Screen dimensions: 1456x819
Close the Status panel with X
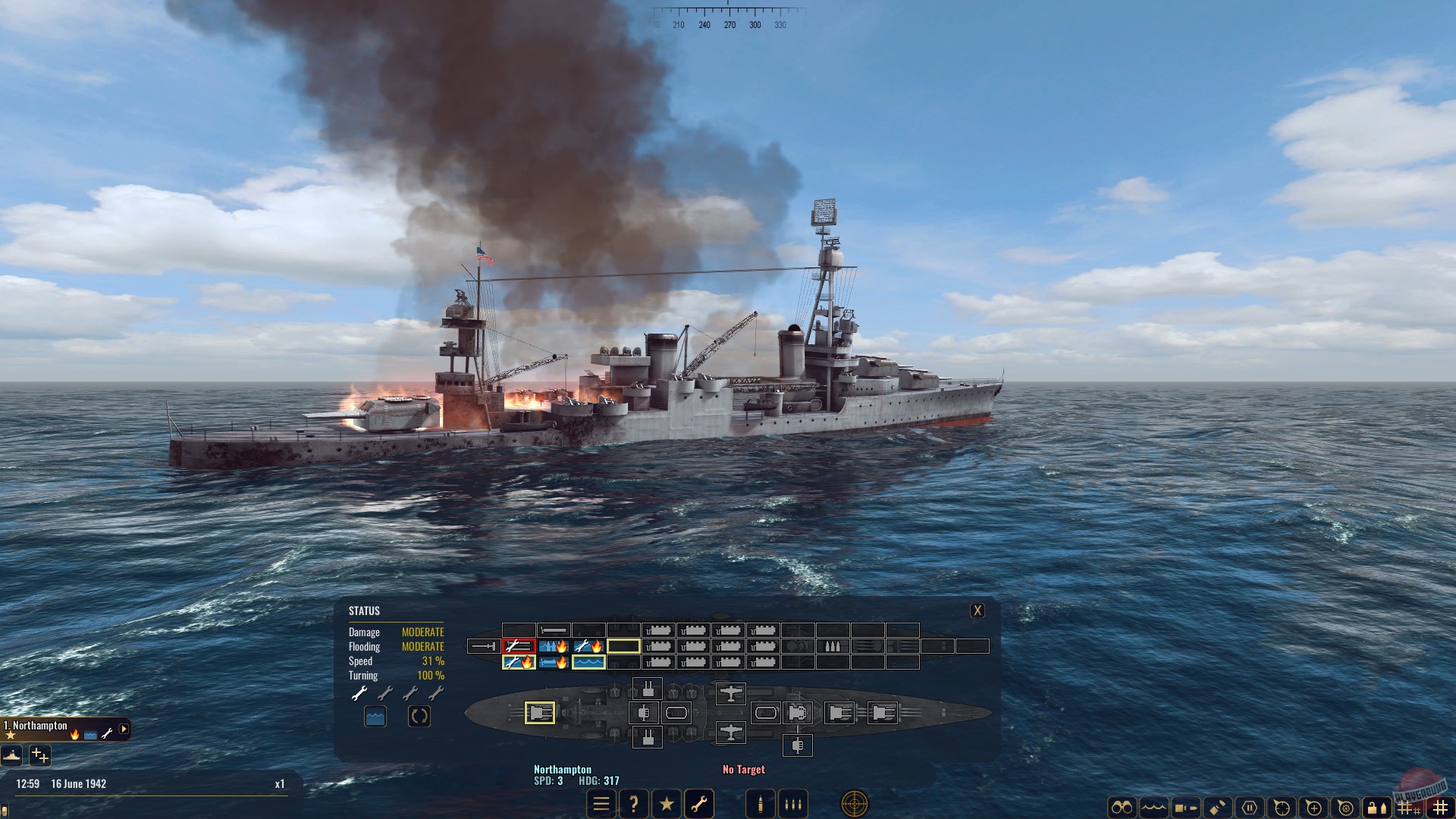[x=977, y=609]
